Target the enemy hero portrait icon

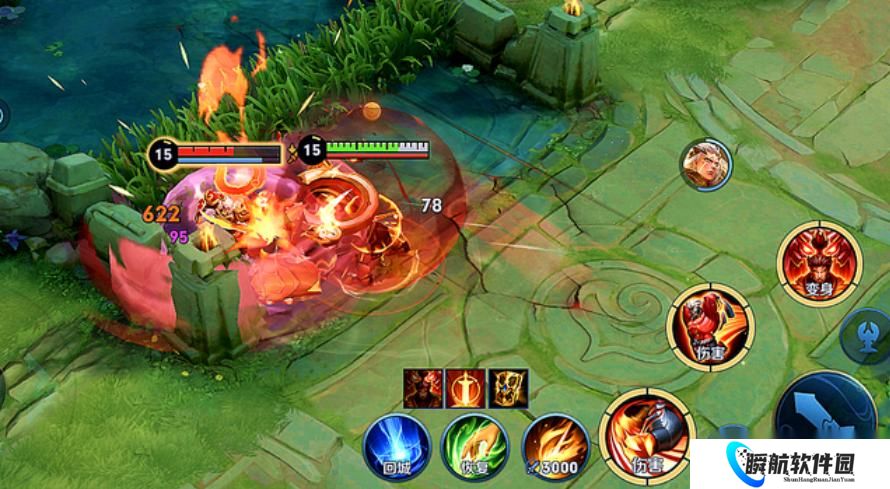[x=706, y=165]
